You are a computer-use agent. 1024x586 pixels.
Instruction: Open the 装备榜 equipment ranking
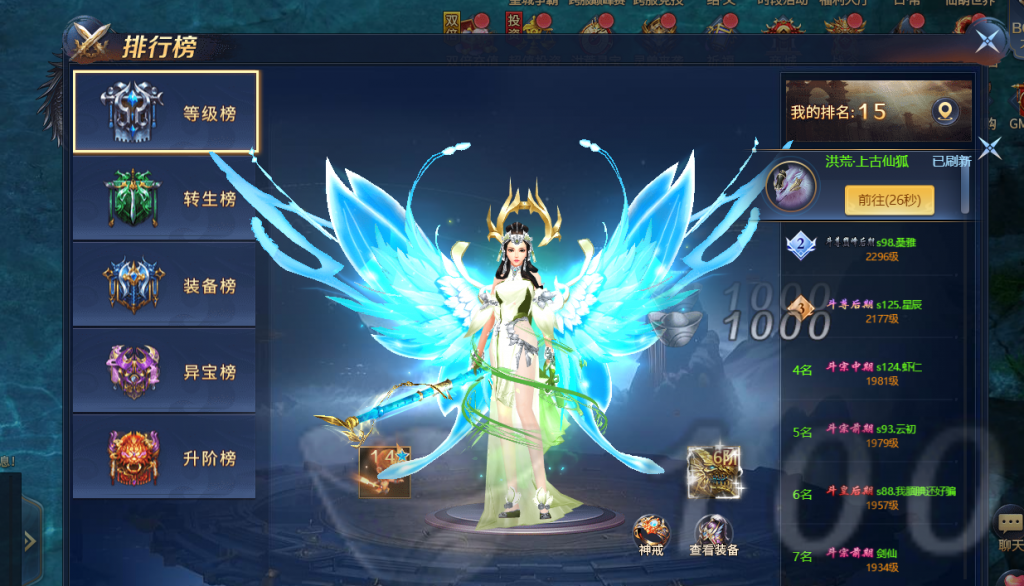(165, 285)
